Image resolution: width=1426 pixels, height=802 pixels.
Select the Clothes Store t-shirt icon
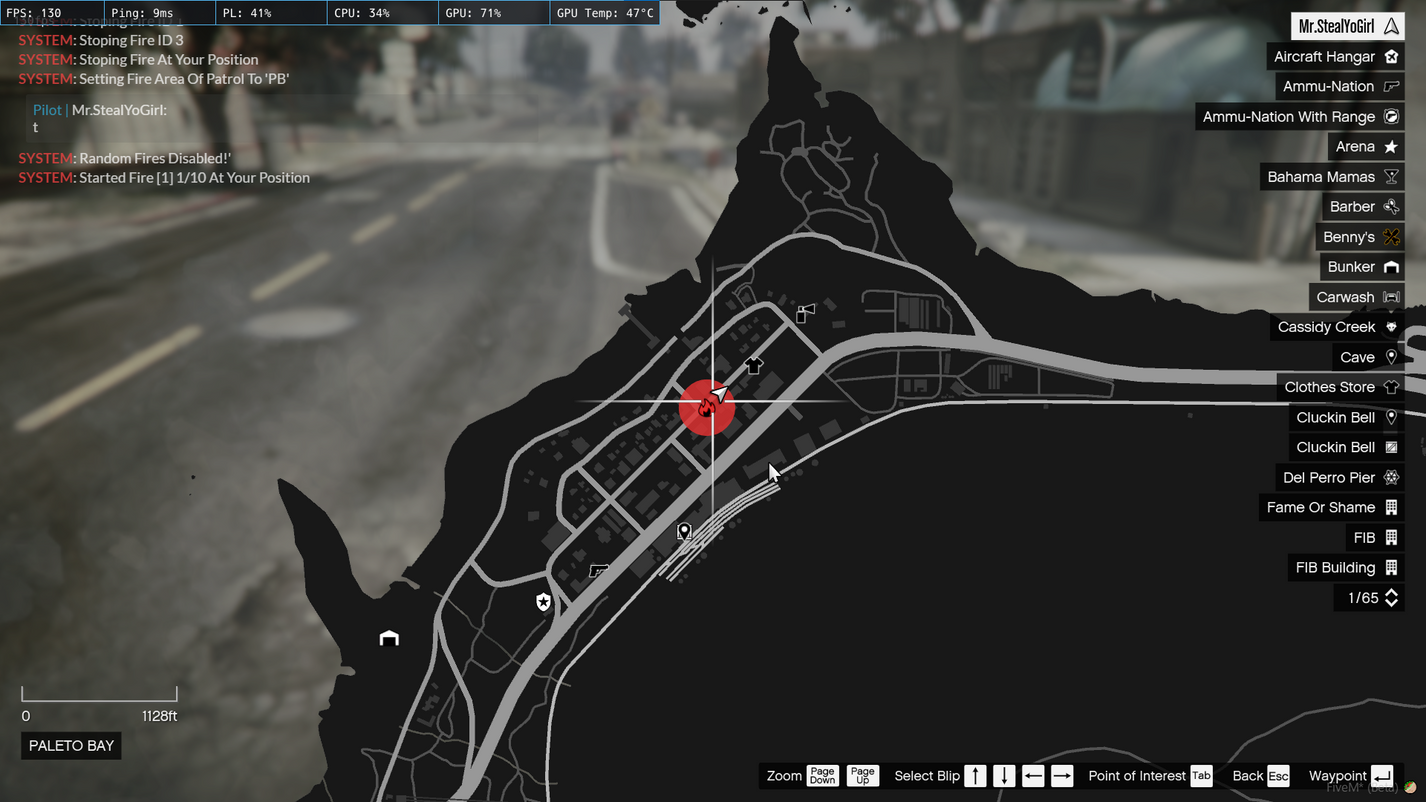[1390, 387]
